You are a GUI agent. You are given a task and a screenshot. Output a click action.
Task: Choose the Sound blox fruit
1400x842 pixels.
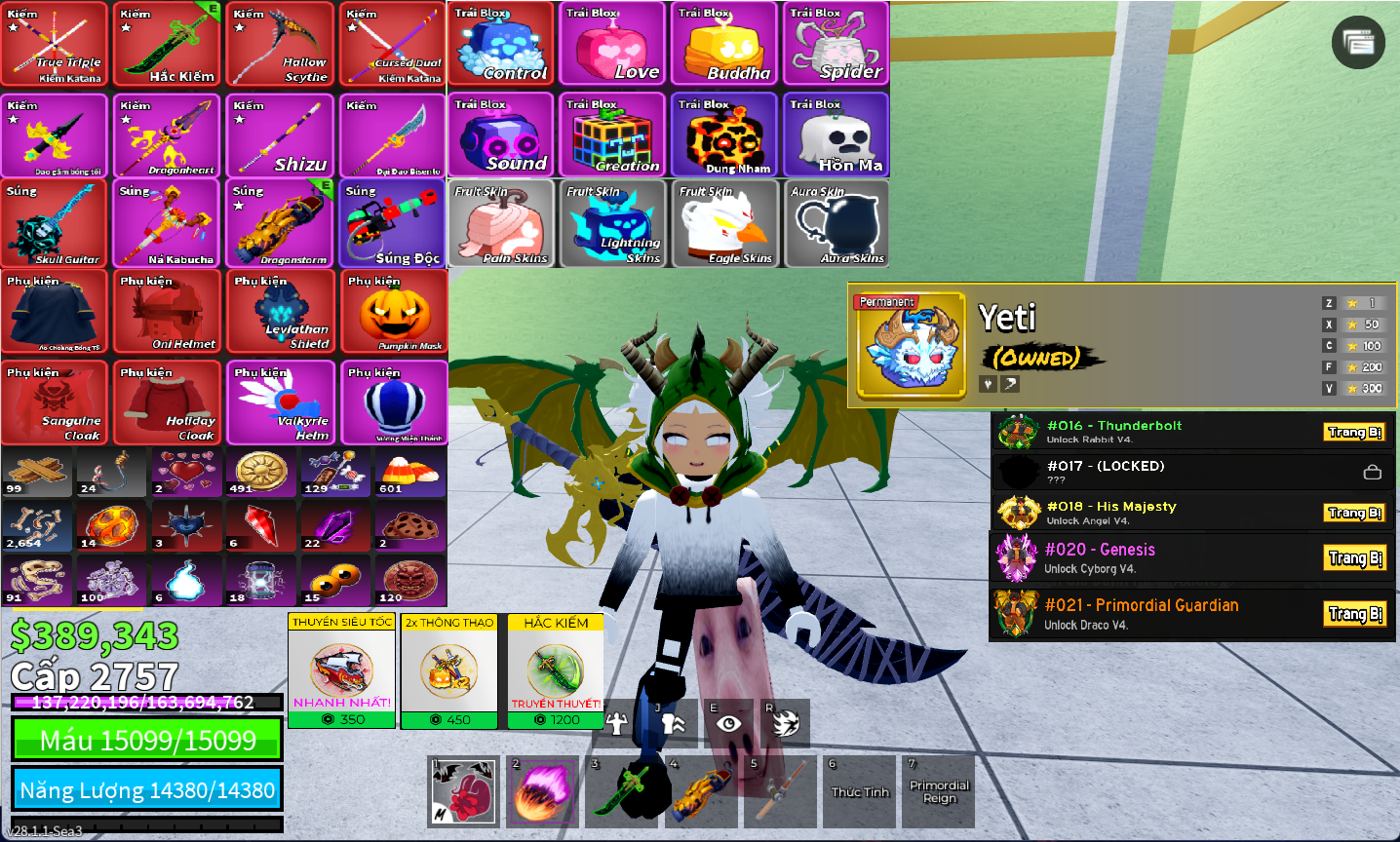(502, 135)
